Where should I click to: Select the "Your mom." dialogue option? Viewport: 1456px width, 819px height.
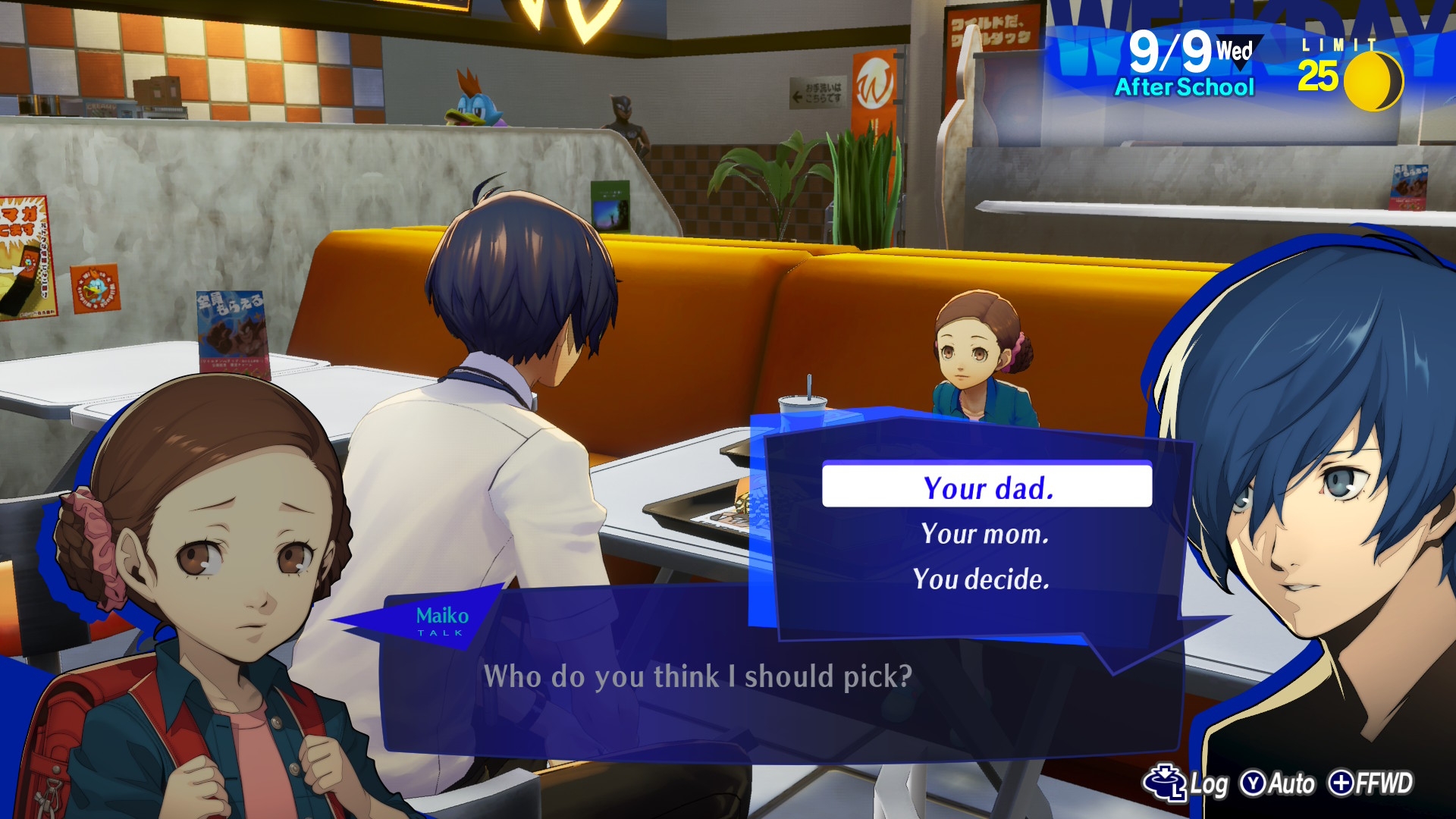click(984, 534)
